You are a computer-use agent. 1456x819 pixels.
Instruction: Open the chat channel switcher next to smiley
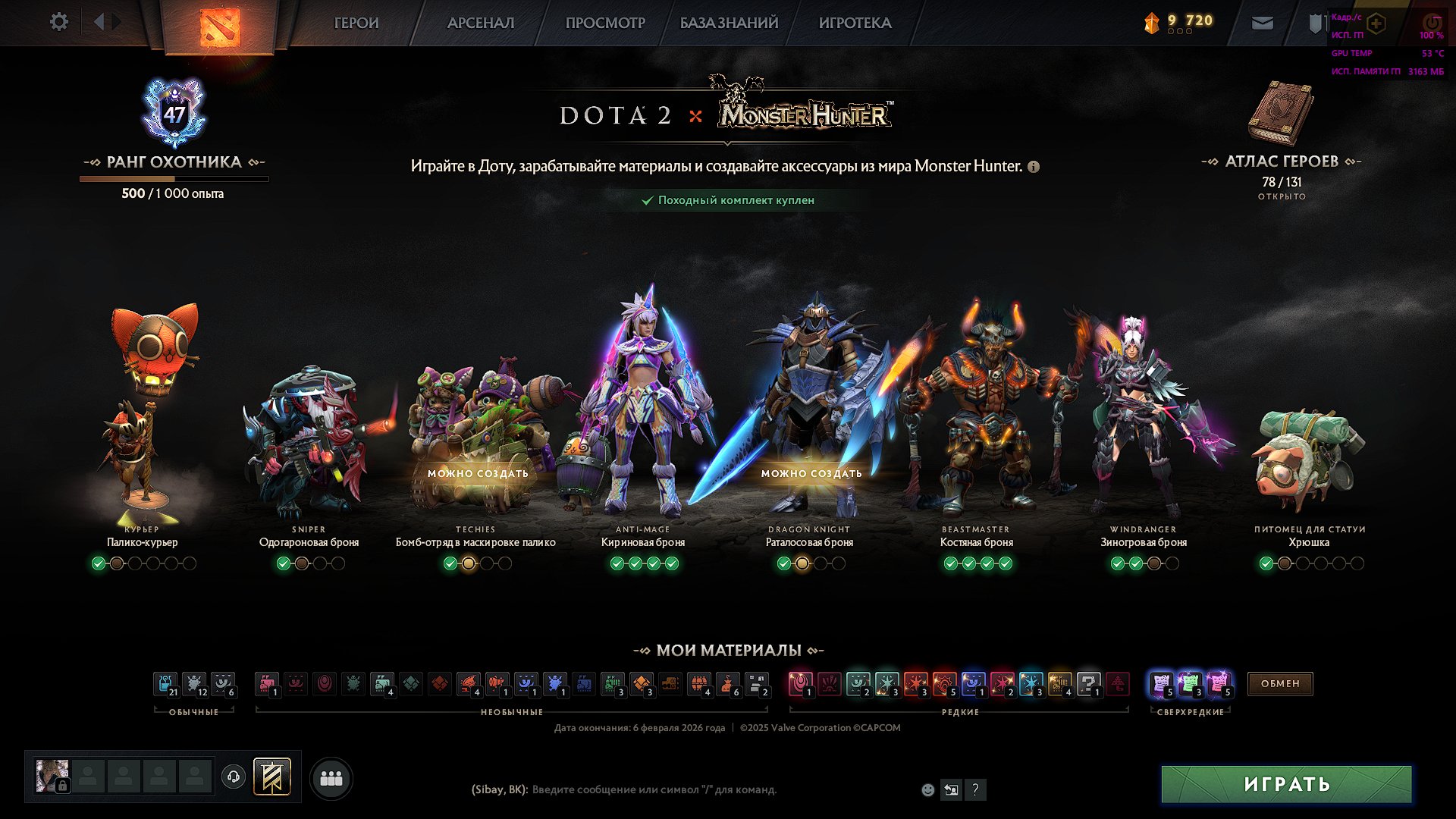click(951, 789)
